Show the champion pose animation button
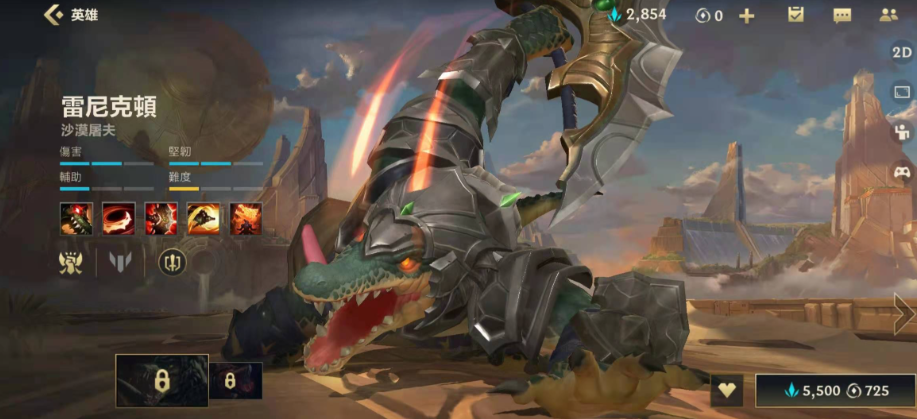Viewport: 917px width, 419px height. click(901, 131)
